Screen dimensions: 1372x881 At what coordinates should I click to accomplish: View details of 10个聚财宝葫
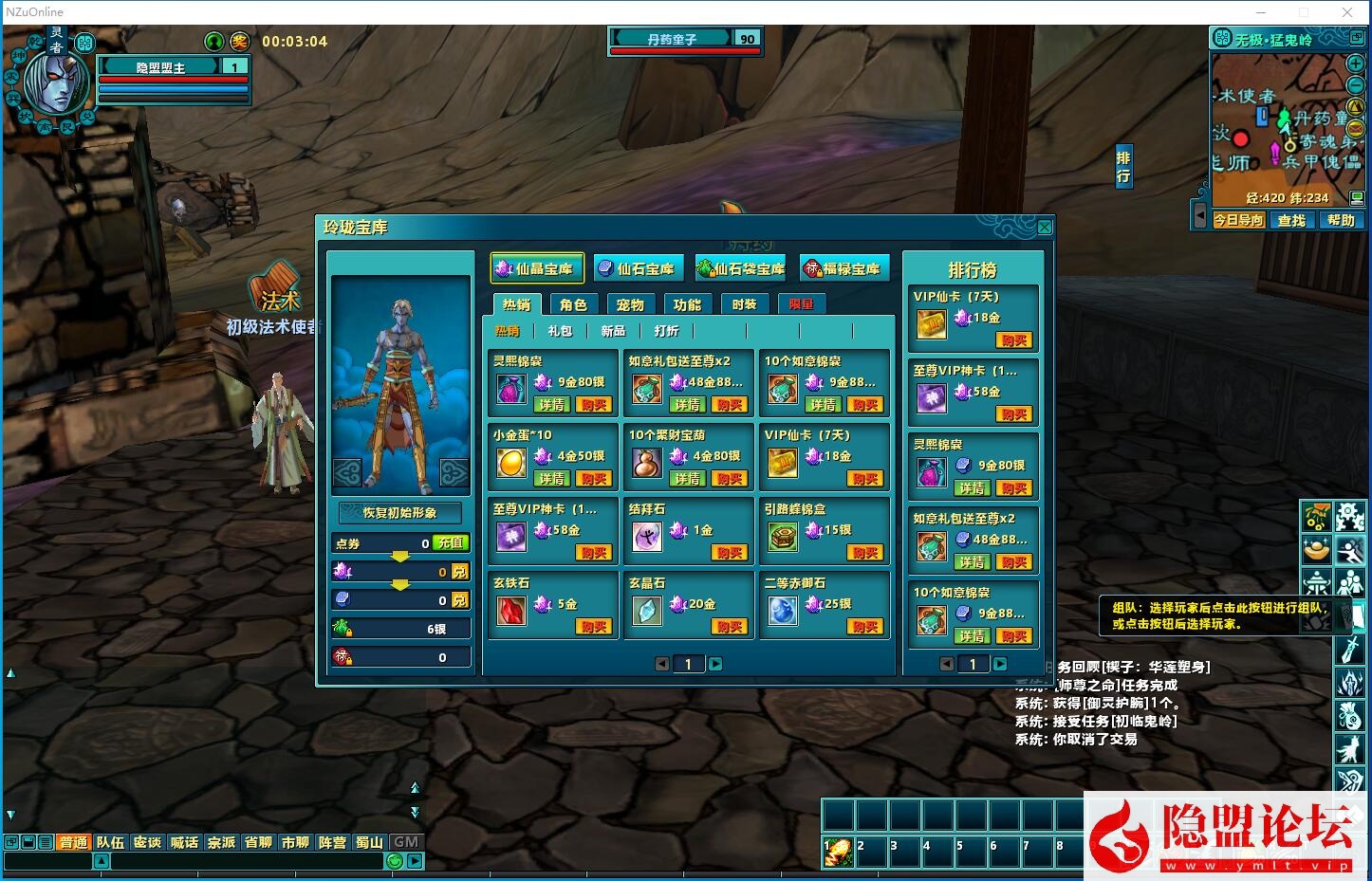[x=688, y=479]
